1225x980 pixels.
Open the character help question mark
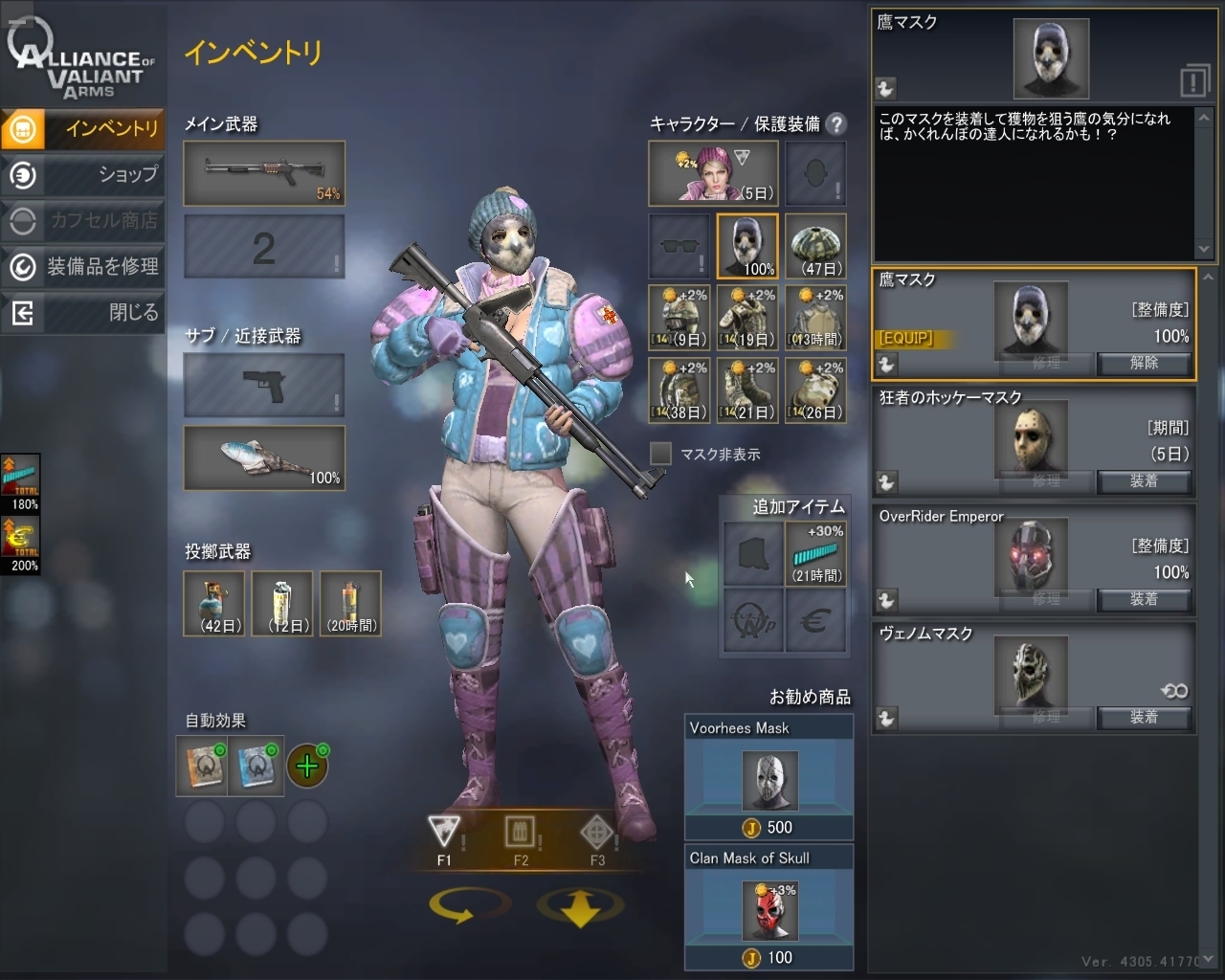[835, 123]
